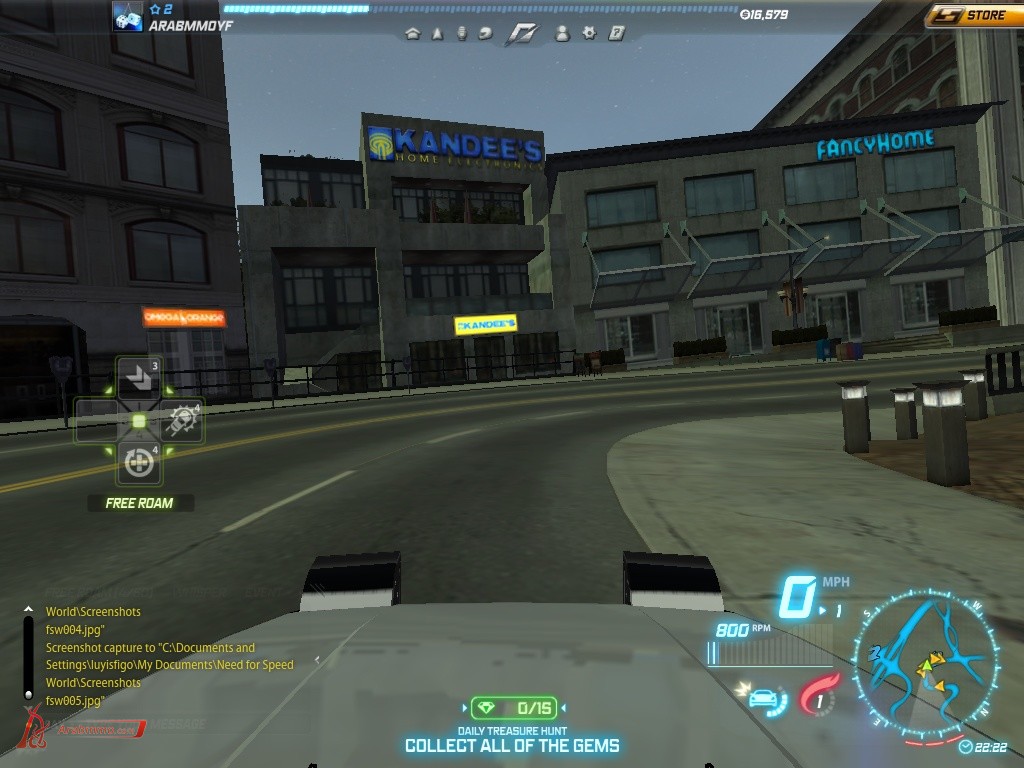1024x768 pixels.
Task: Click the ARABMMOYF driver avatar
Action: [127, 16]
